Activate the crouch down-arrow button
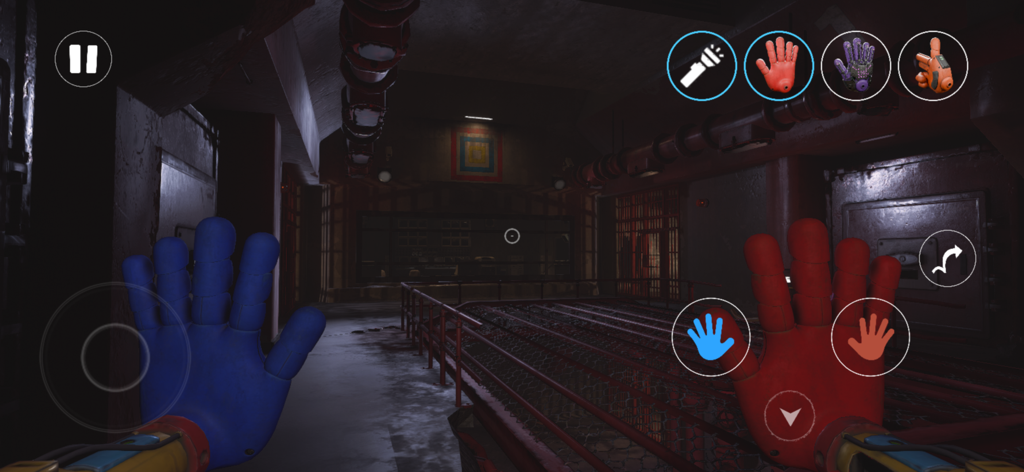Image resolution: width=1024 pixels, height=472 pixels. pyautogui.click(x=790, y=416)
